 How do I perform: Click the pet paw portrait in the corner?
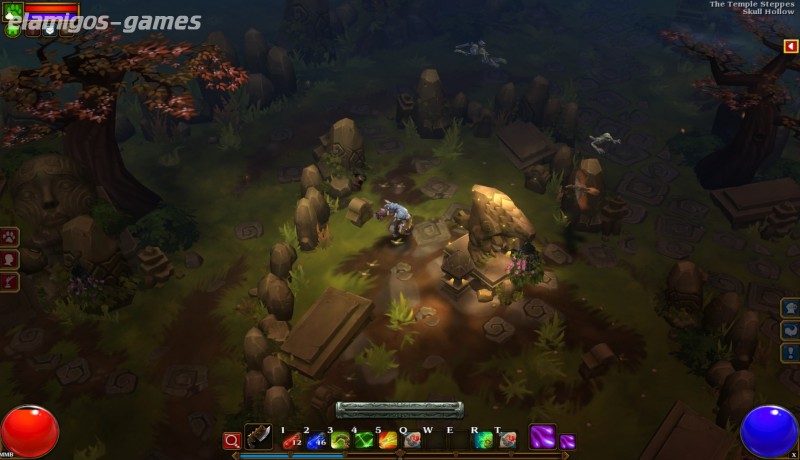(x=12, y=12)
